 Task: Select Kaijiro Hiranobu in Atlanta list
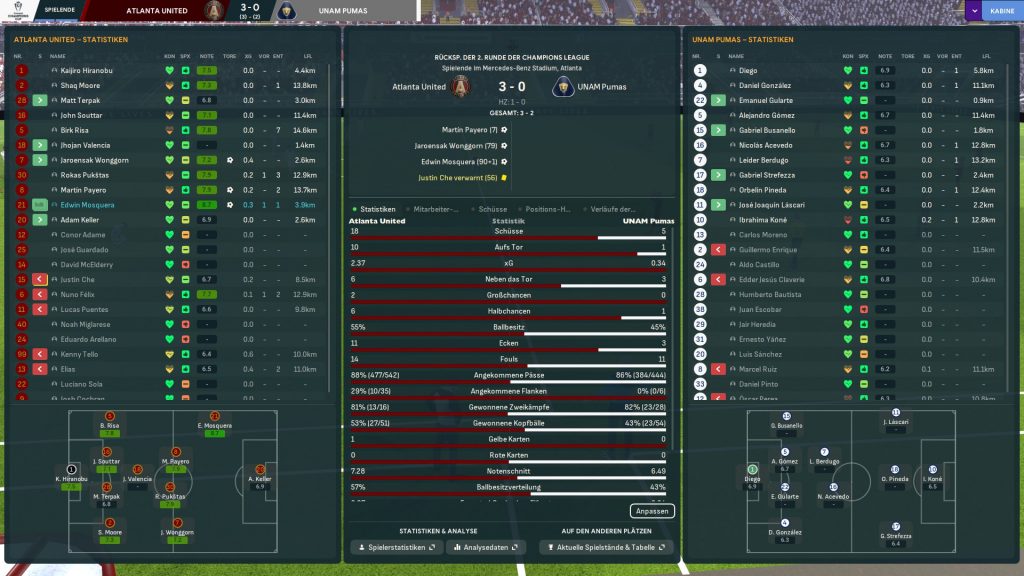(88, 71)
